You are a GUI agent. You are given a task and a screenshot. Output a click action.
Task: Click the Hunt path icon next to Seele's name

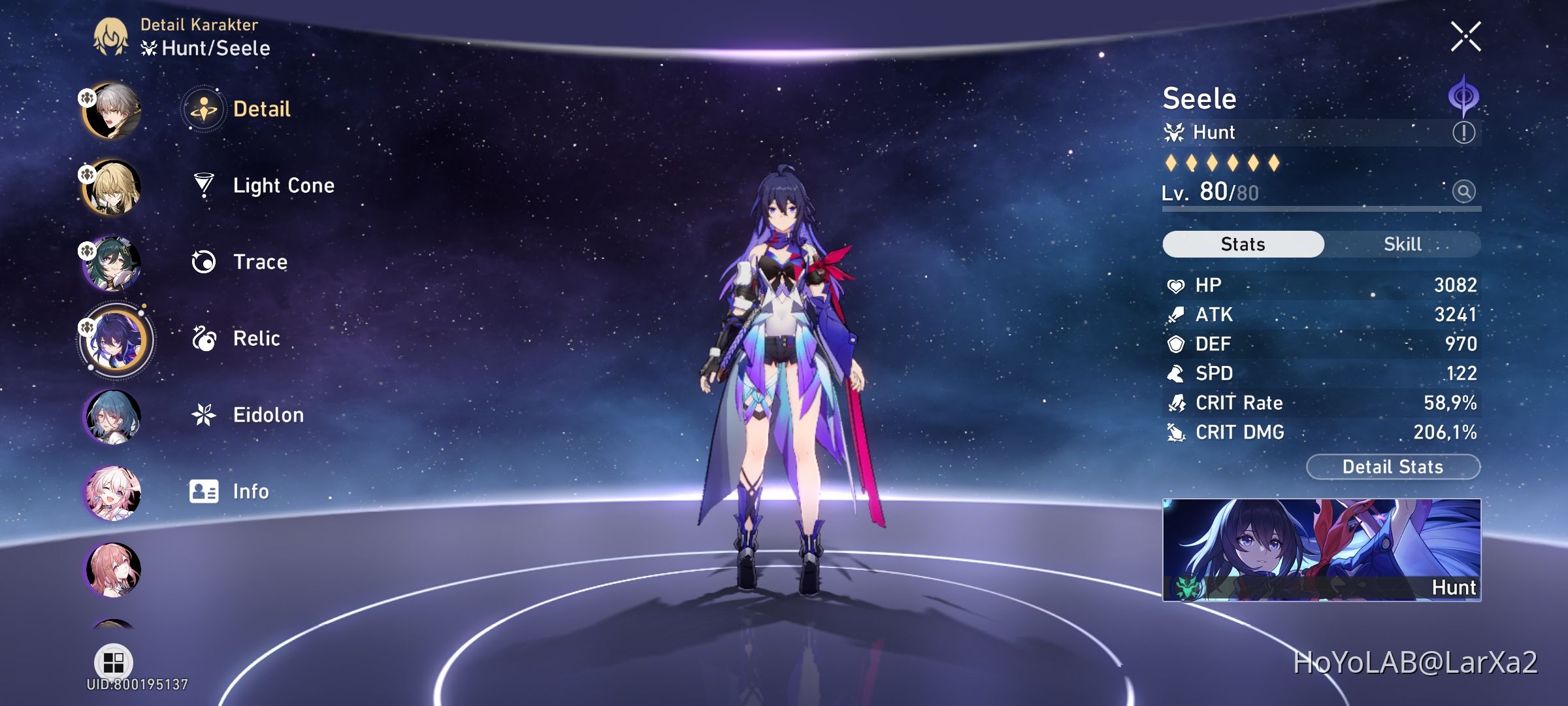point(1174,131)
